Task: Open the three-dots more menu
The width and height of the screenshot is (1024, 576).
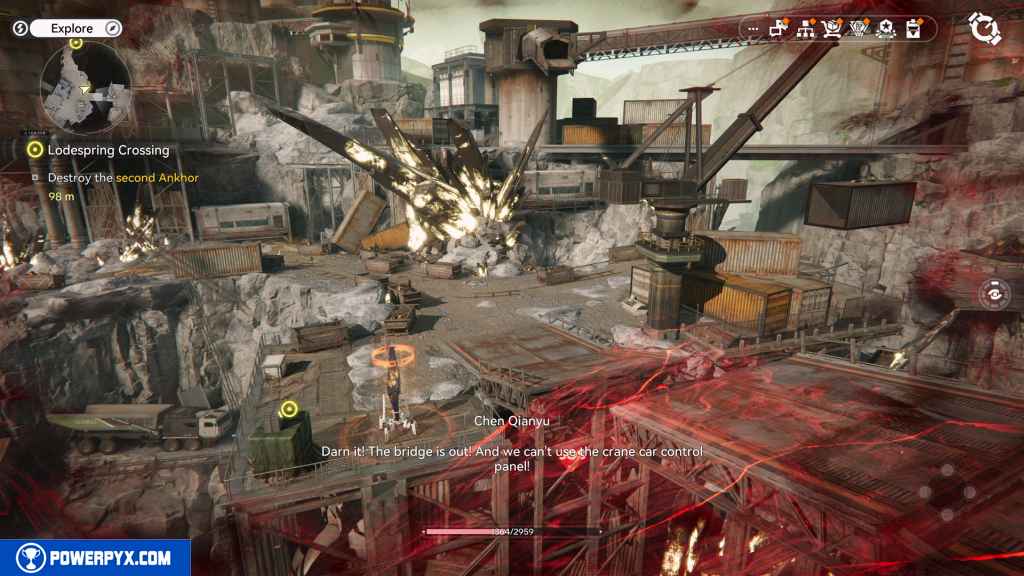Action: 753,29
